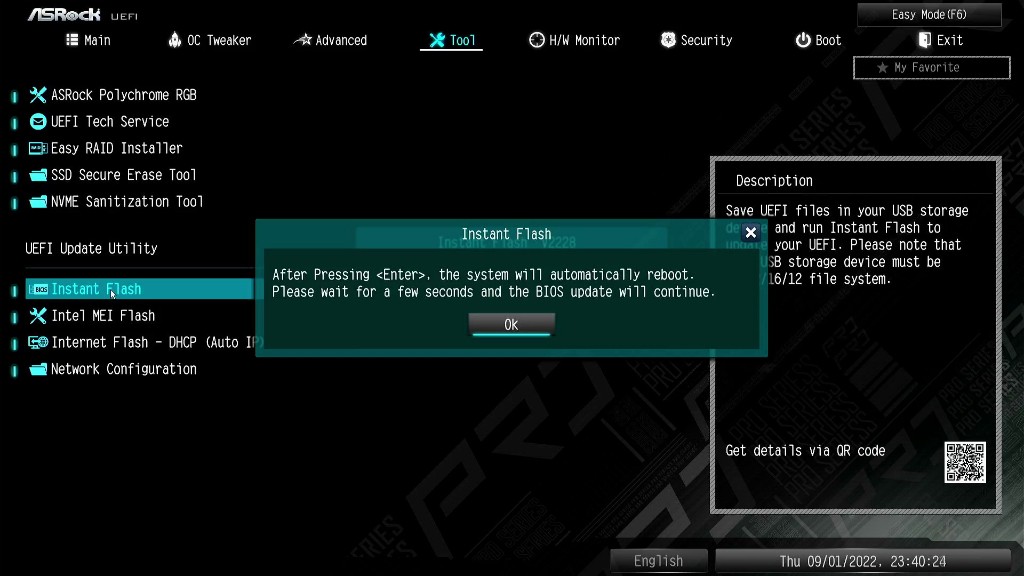Open ASRock Polychrome RGB
The width and height of the screenshot is (1024, 576).
pos(123,95)
